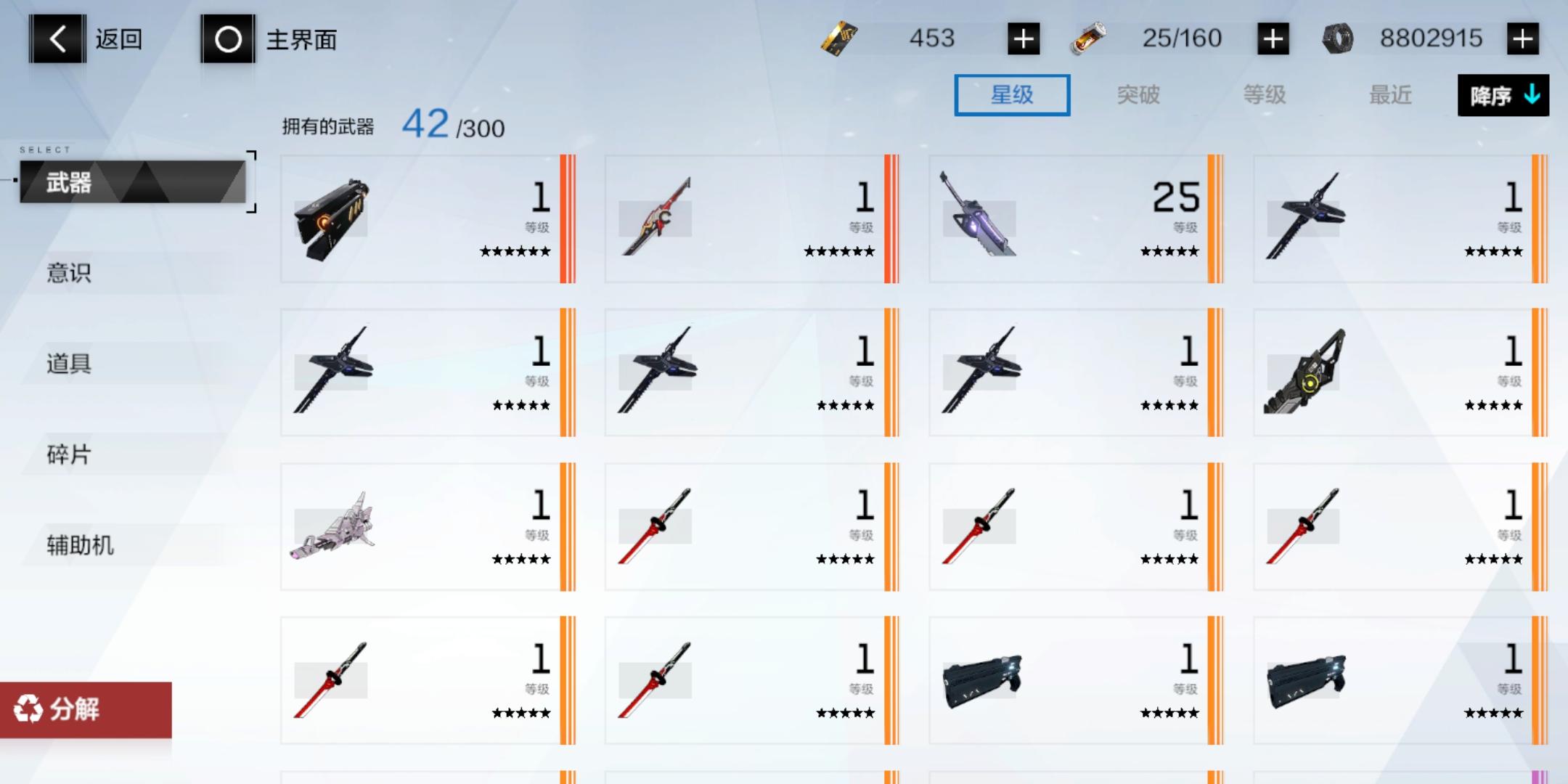Enable 最近 recent sorting
The height and width of the screenshot is (784, 1568).
[1390, 95]
